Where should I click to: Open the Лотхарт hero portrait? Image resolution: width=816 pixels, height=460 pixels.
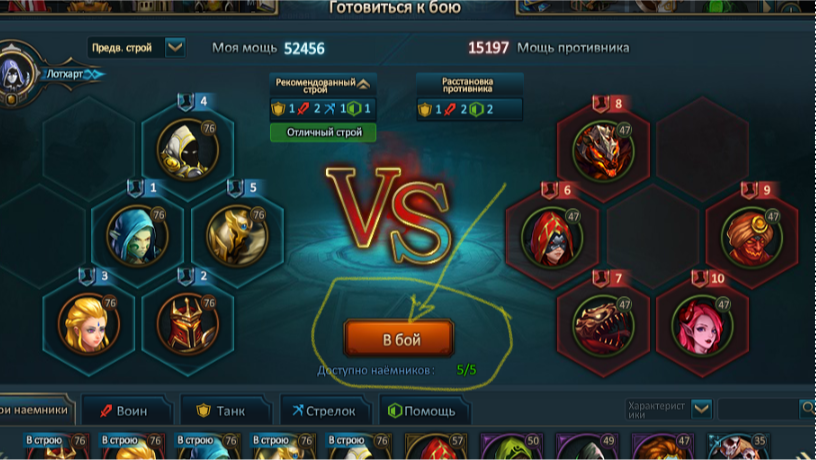17,70
